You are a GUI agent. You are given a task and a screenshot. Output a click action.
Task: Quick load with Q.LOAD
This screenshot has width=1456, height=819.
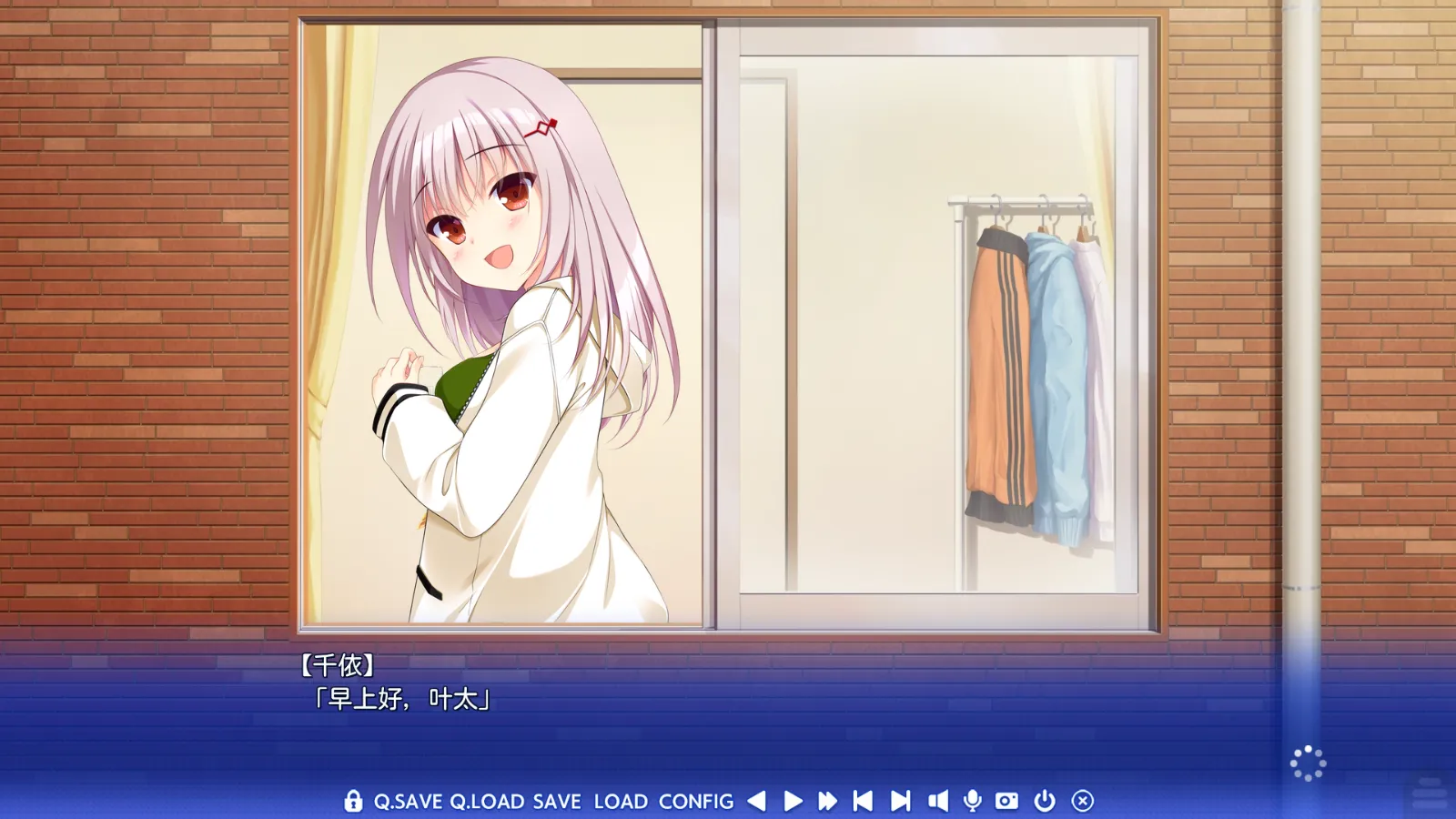[487, 802]
